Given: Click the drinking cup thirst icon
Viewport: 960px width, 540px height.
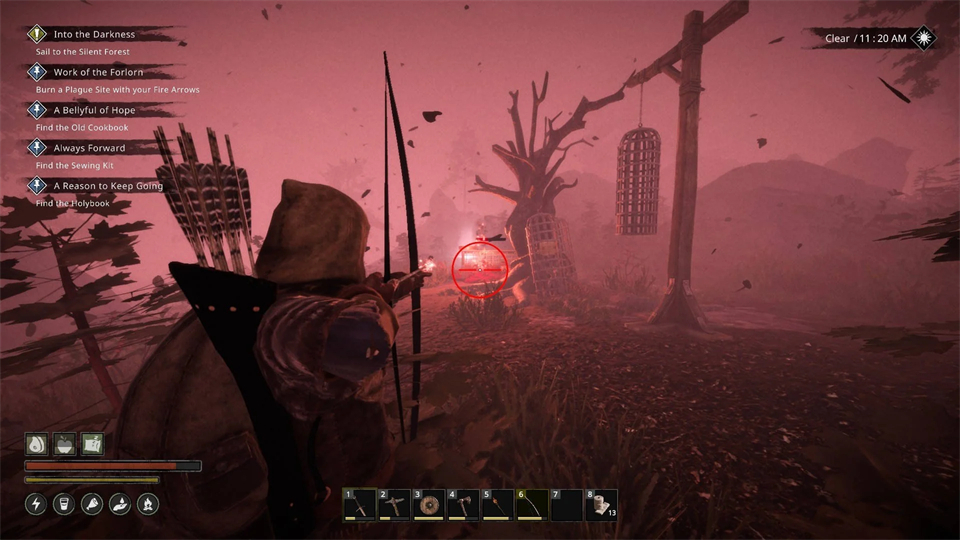Looking at the screenshot, I should 65,504.
